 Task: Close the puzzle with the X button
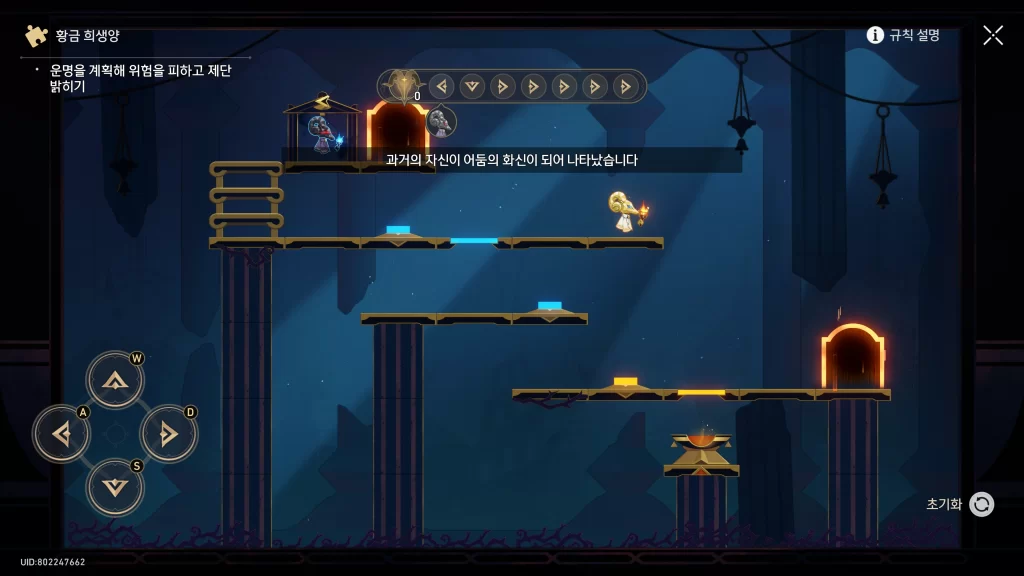coord(992,35)
